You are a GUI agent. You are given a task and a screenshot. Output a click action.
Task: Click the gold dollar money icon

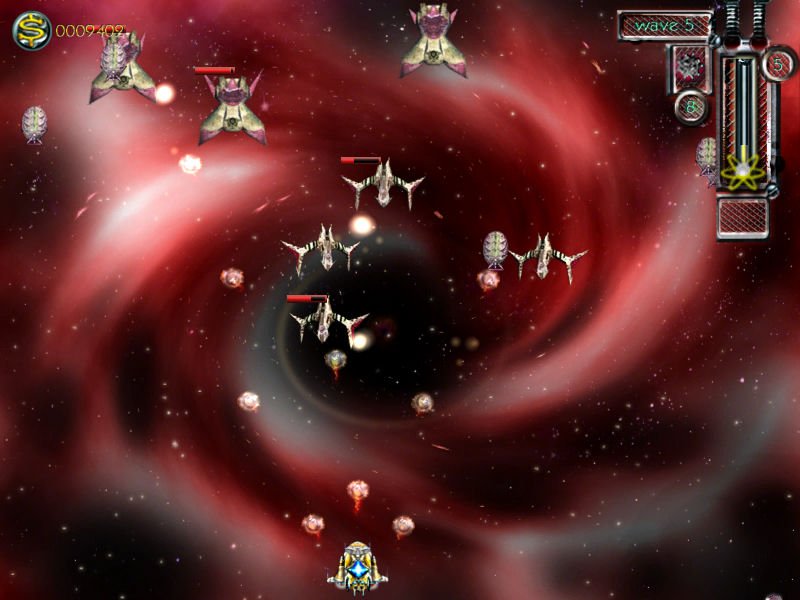31,31
